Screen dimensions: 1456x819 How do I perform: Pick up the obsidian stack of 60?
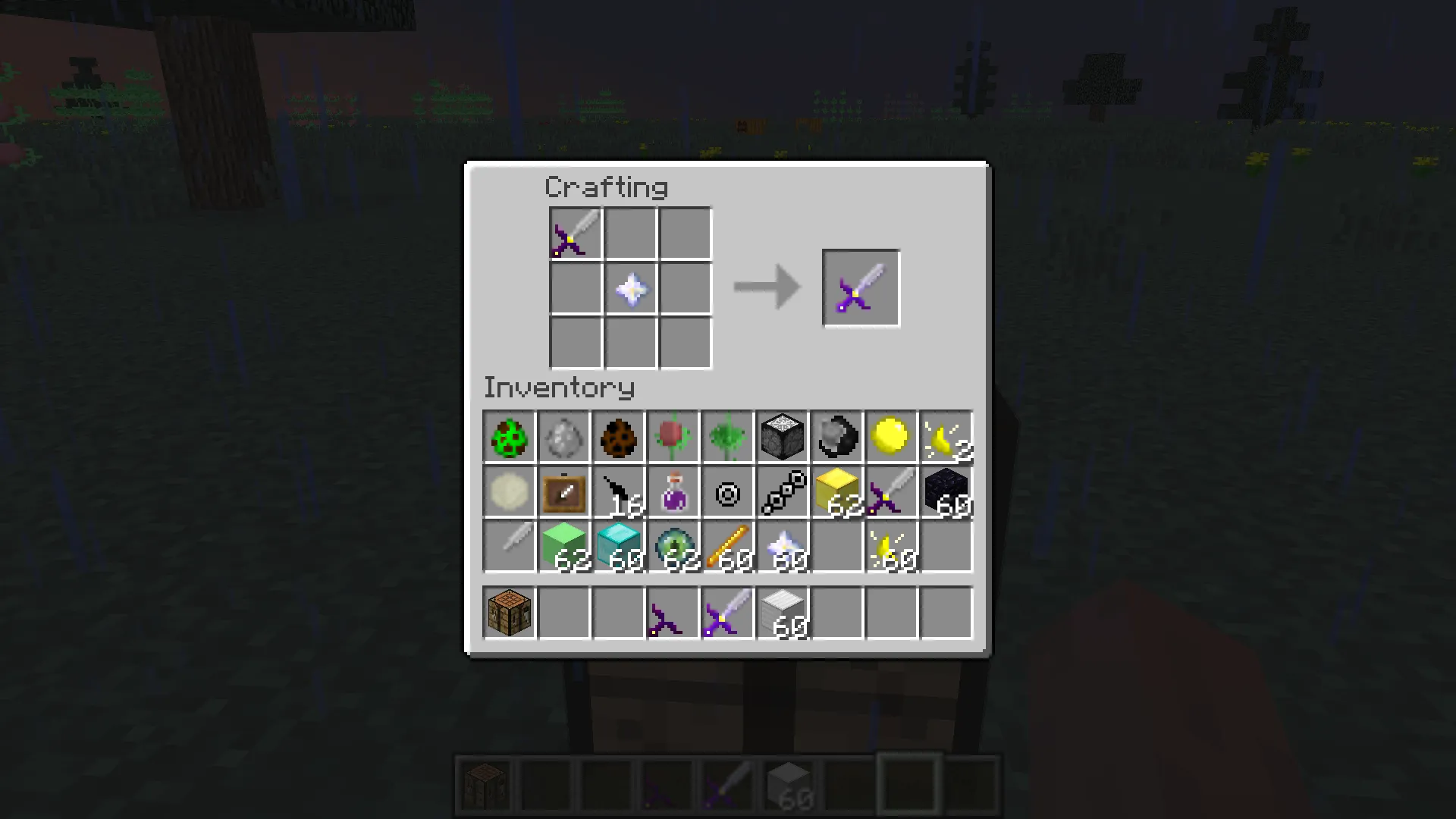point(946,491)
